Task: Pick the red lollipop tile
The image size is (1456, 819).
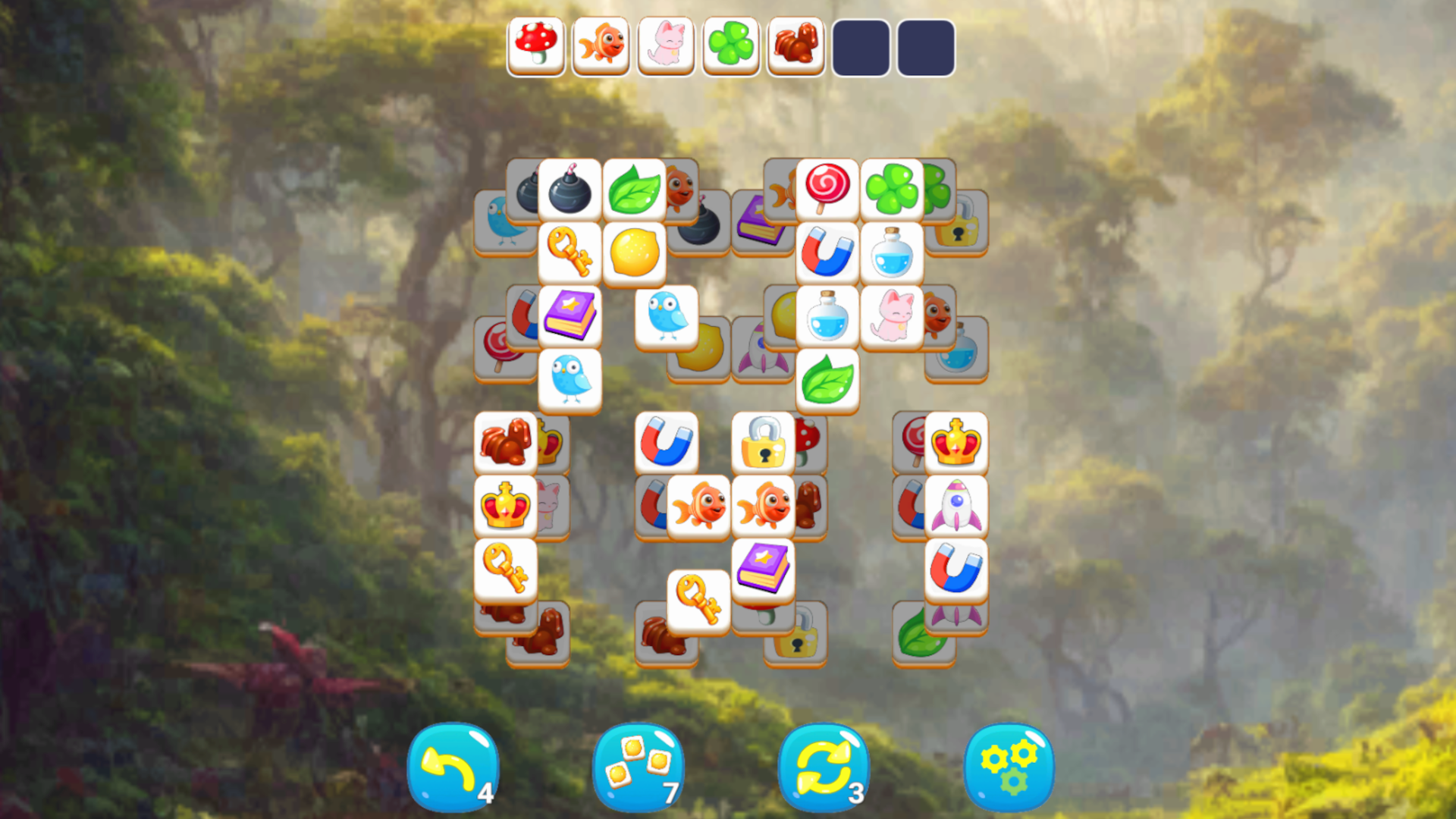Action: click(x=827, y=189)
